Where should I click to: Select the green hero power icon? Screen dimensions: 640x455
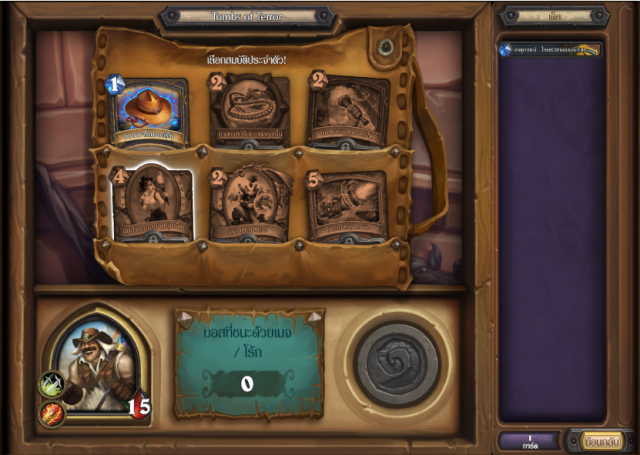point(50,384)
